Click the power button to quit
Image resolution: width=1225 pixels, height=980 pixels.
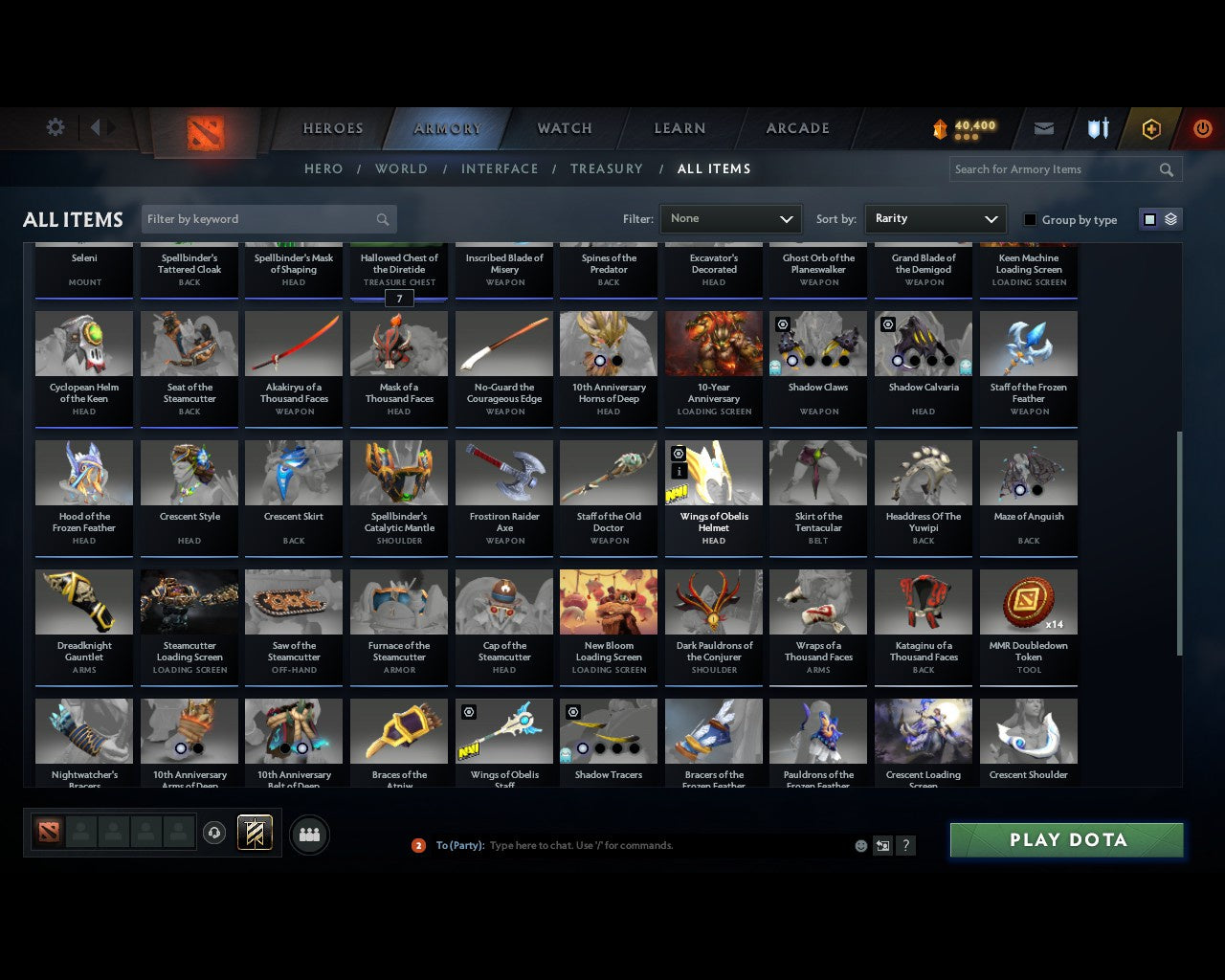1203,127
